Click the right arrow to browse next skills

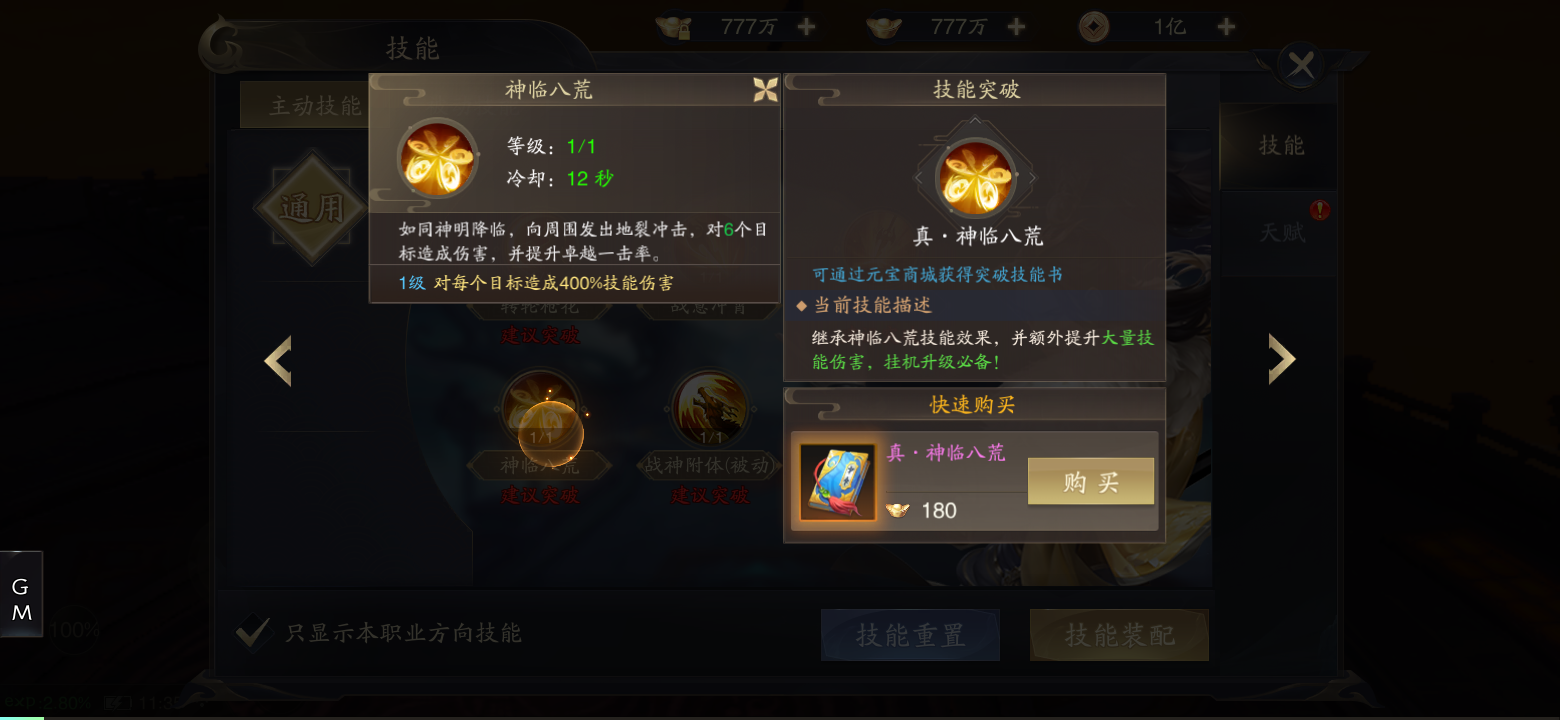pos(1283,358)
